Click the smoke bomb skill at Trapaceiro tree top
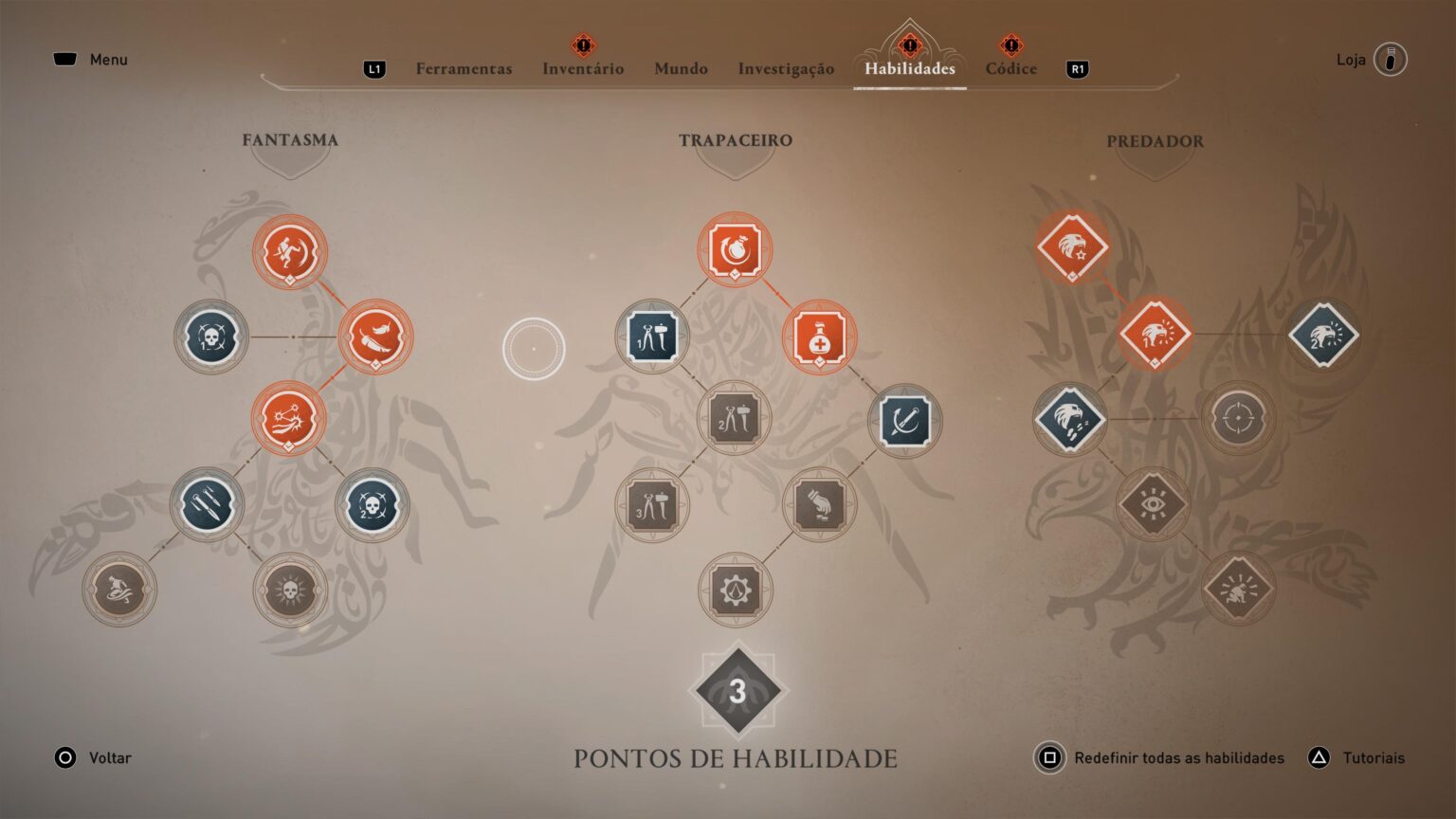Image resolution: width=1456 pixels, height=819 pixels. coord(735,249)
